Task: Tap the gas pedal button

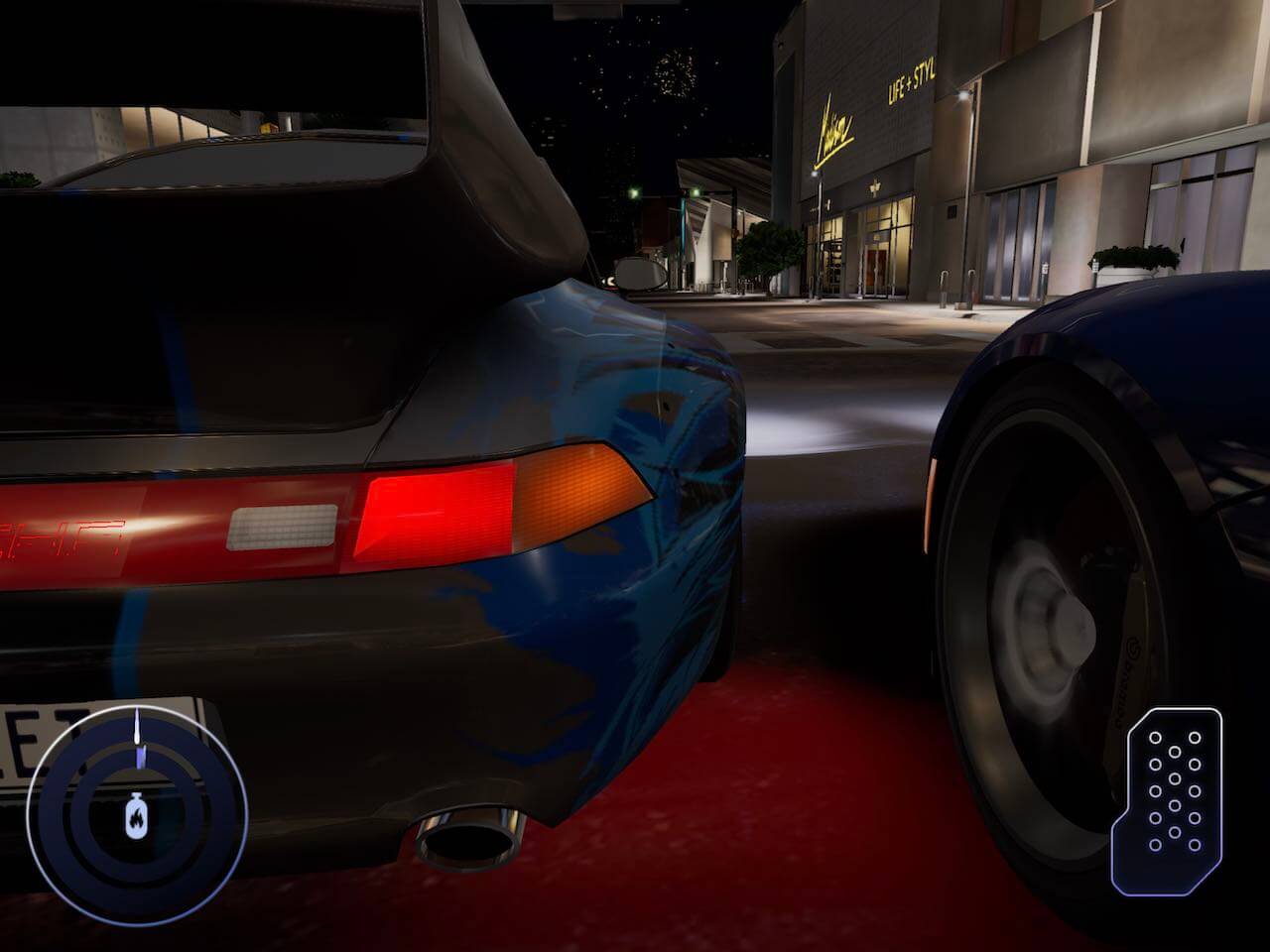Action: point(1175,799)
